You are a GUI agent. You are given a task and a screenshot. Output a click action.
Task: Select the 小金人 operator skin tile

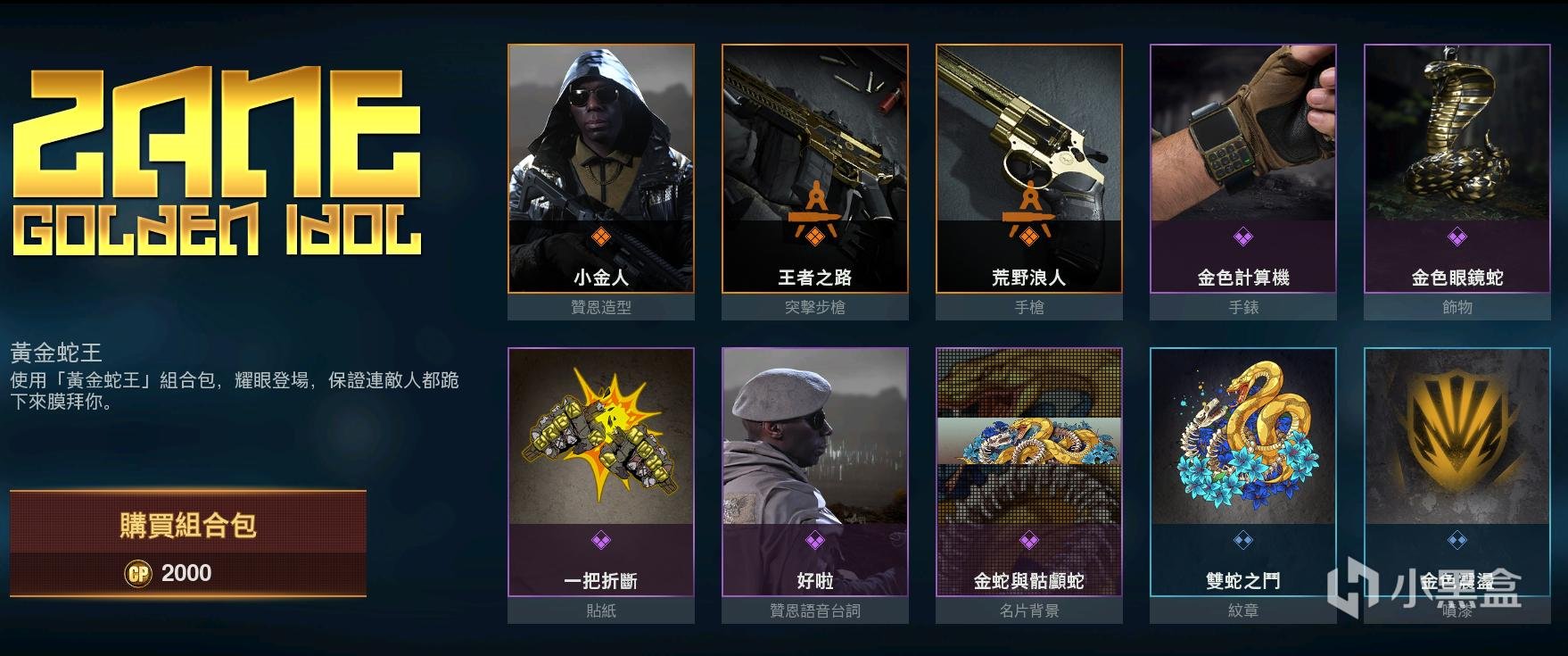pyautogui.click(x=600, y=170)
